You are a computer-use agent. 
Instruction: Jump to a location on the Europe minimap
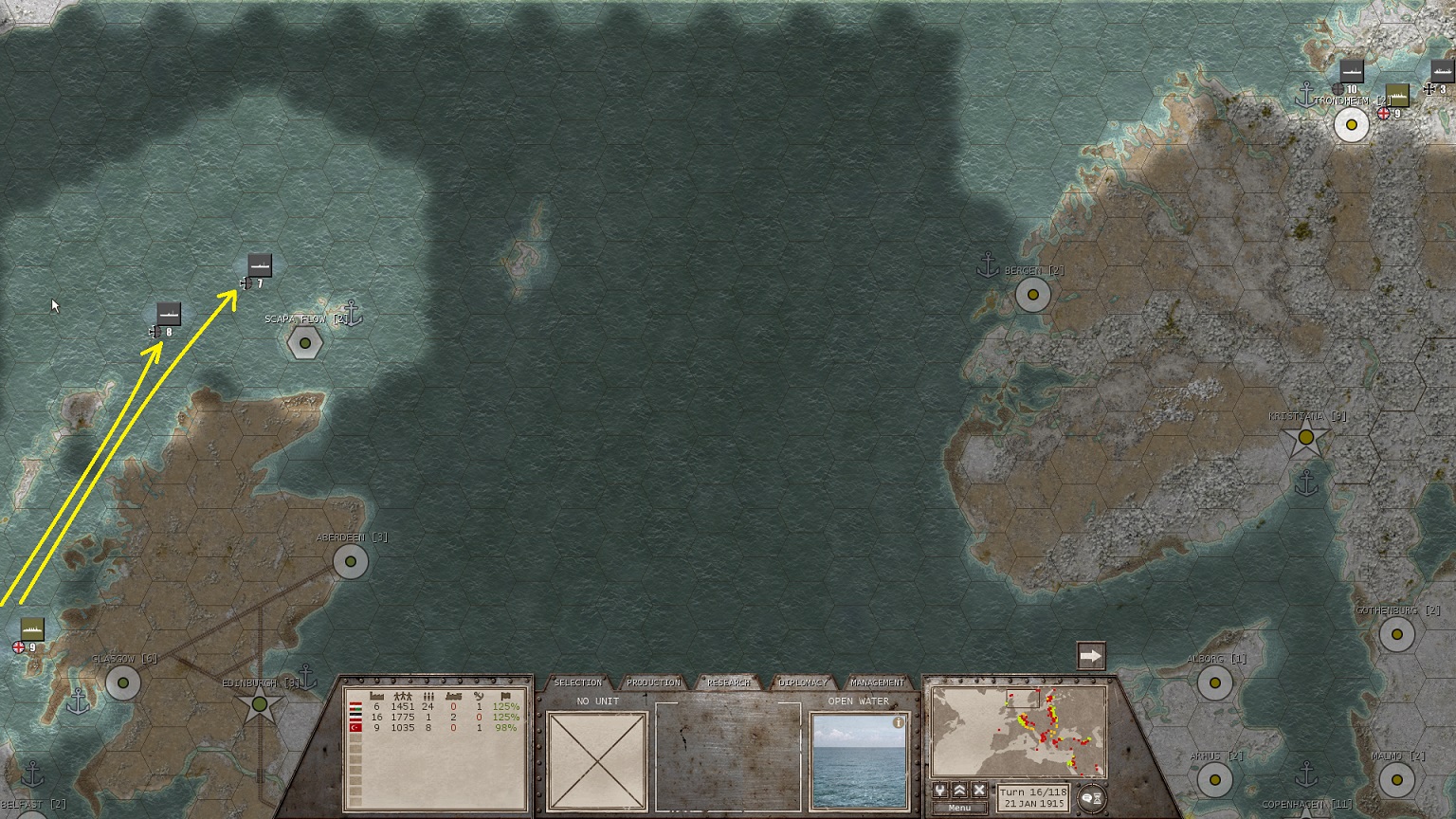[1019, 732]
